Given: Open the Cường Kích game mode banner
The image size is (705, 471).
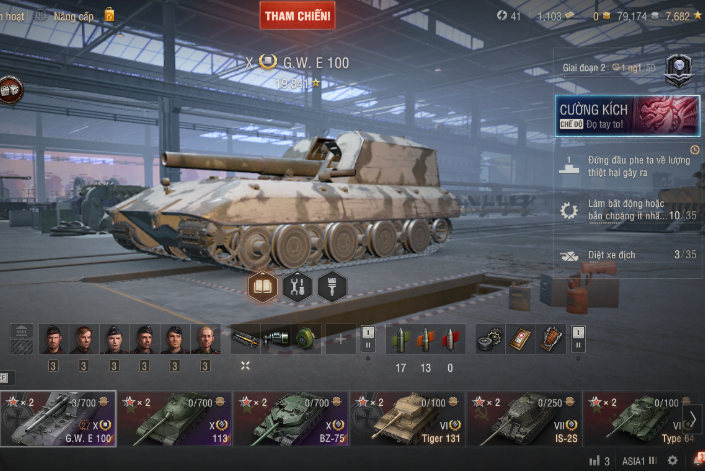Looking at the screenshot, I should click(627, 115).
